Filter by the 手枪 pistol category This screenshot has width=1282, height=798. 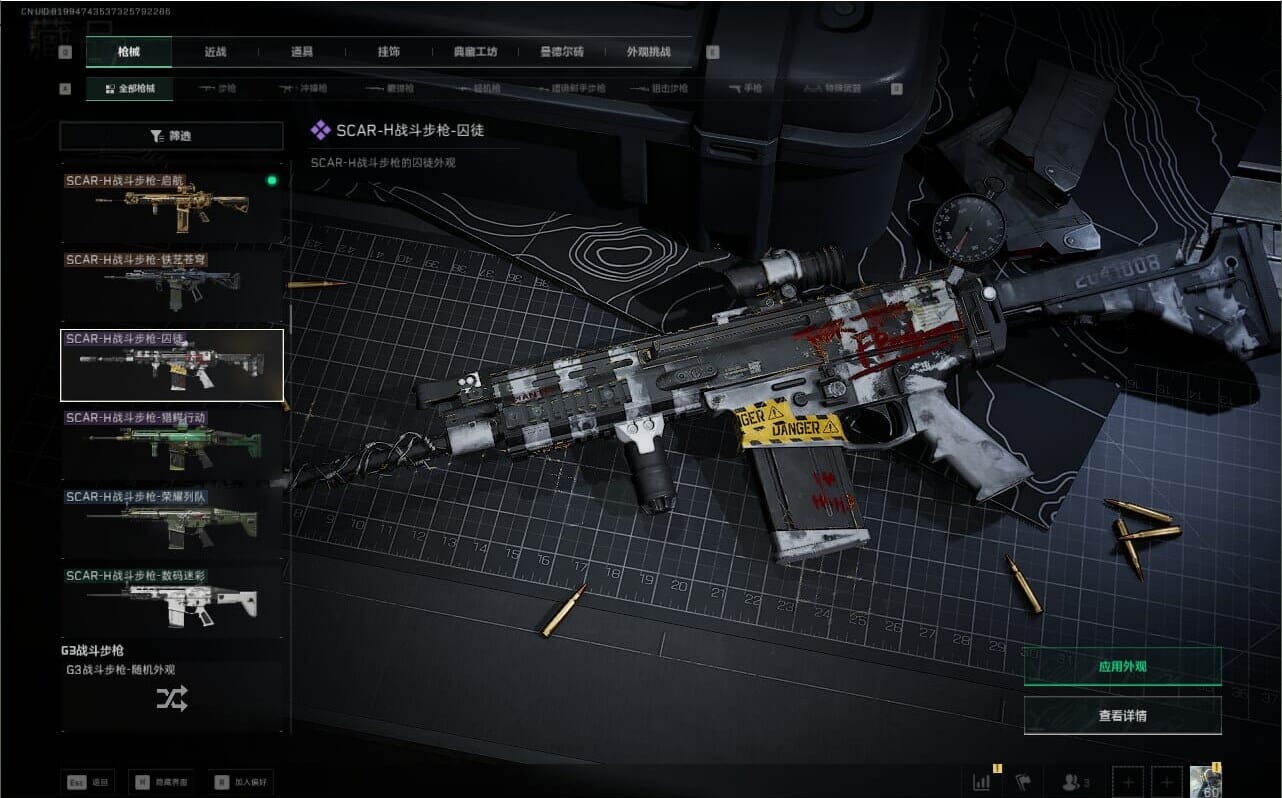pyautogui.click(x=745, y=89)
